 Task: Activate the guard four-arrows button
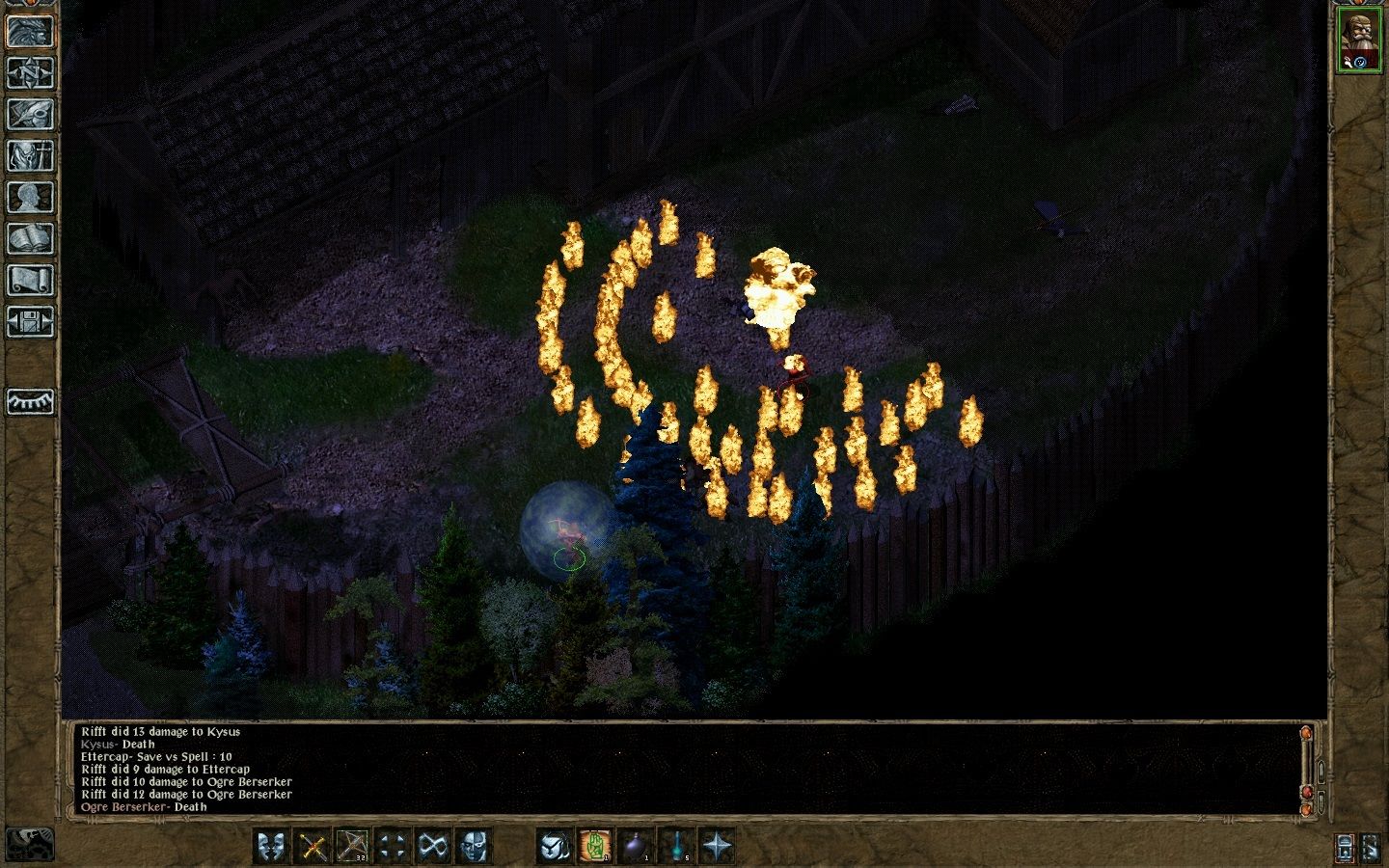point(393,846)
